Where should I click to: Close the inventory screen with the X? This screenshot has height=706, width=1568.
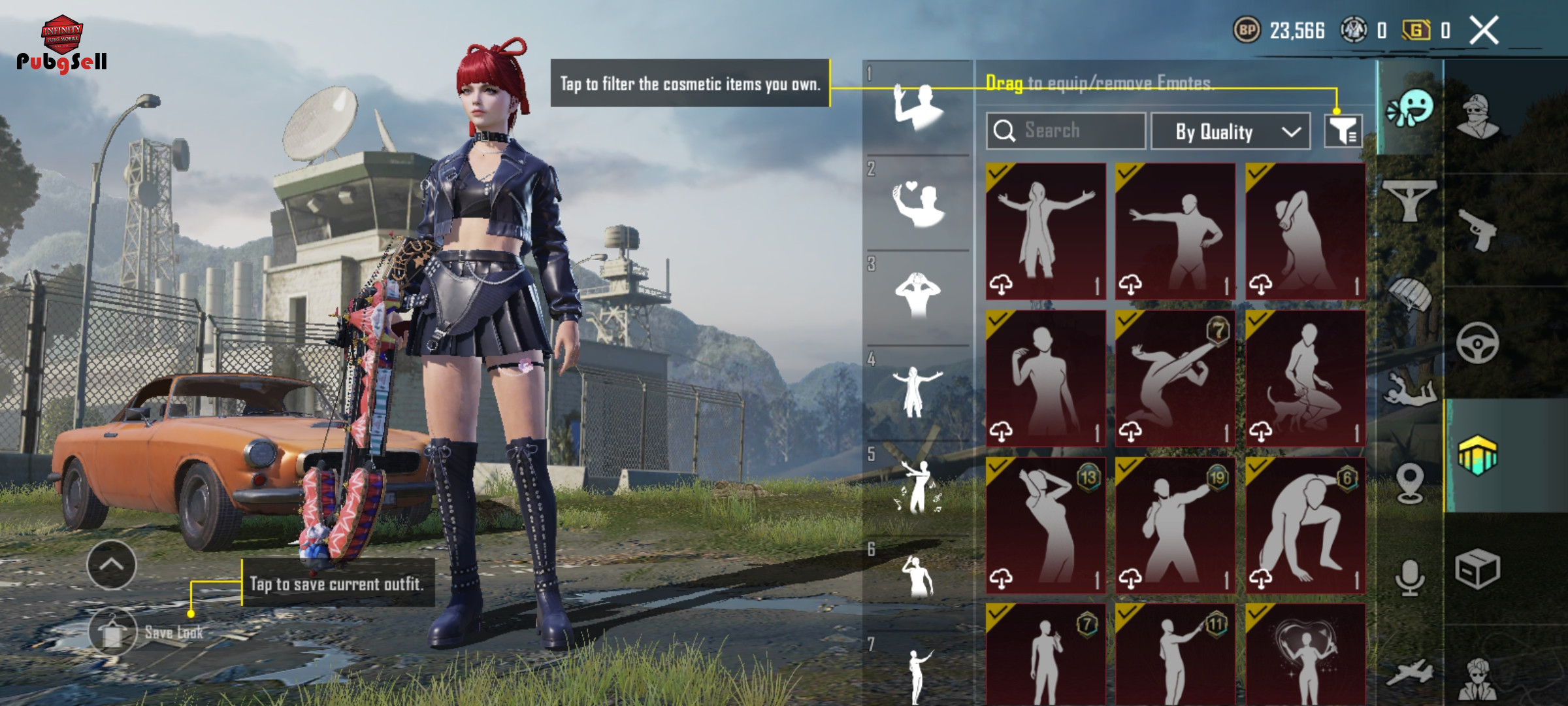point(1484,31)
